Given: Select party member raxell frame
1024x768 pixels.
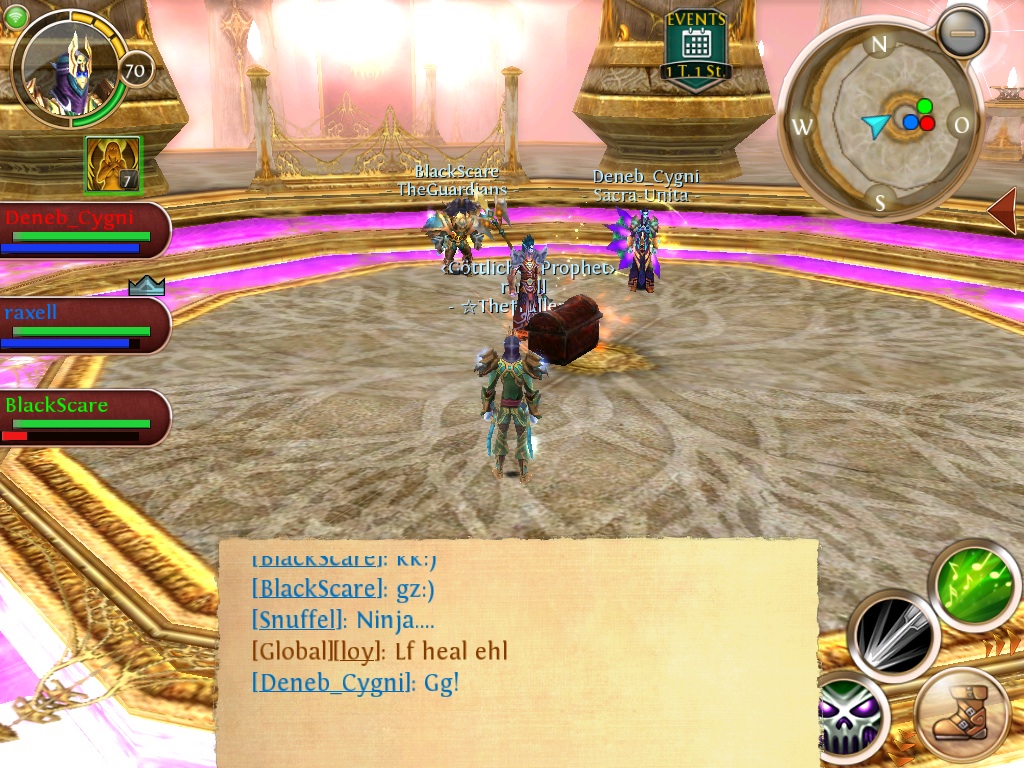Looking at the screenshot, I should coord(84,325).
